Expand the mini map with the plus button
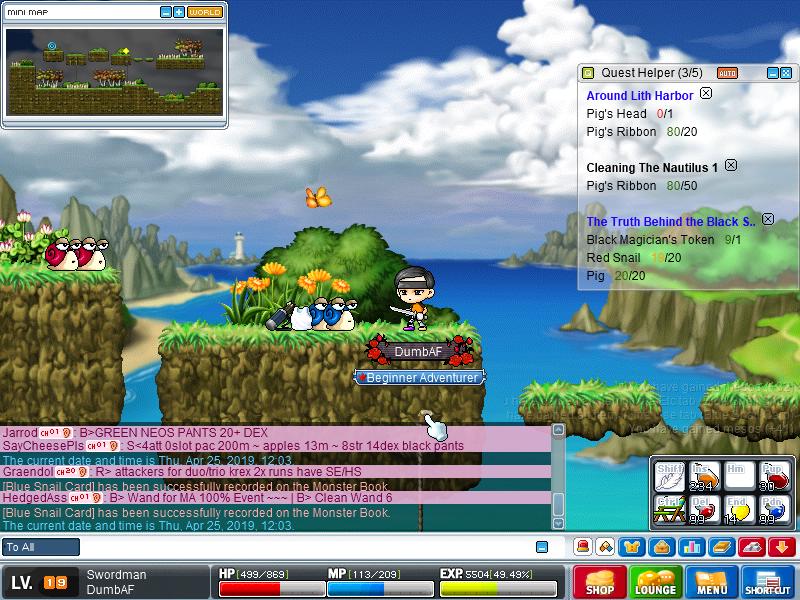Image resolution: width=800 pixels, height=600 pixels. click(x=179, y=12)
